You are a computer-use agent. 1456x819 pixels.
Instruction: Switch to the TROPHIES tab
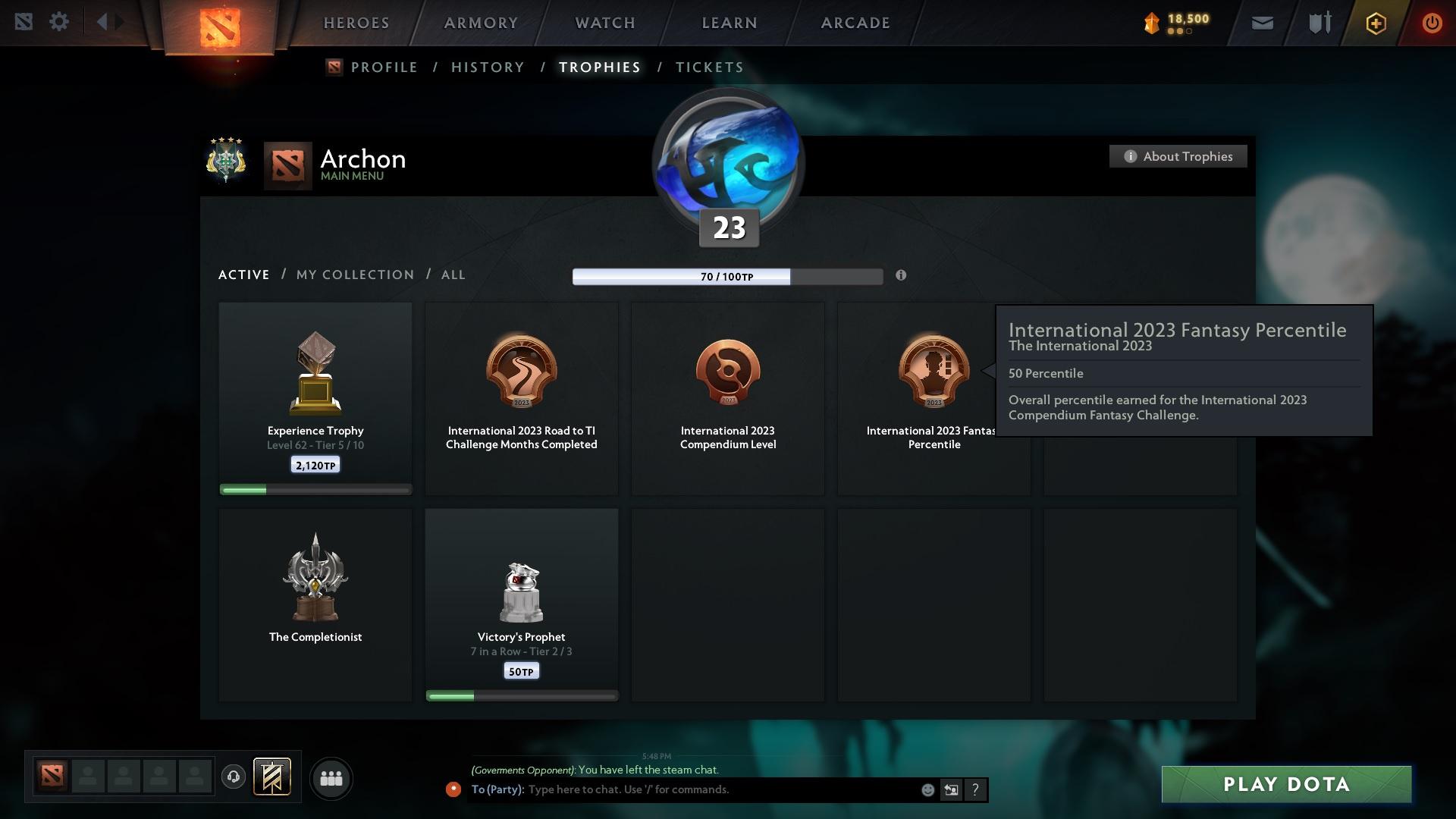click(x=599, y=67)
